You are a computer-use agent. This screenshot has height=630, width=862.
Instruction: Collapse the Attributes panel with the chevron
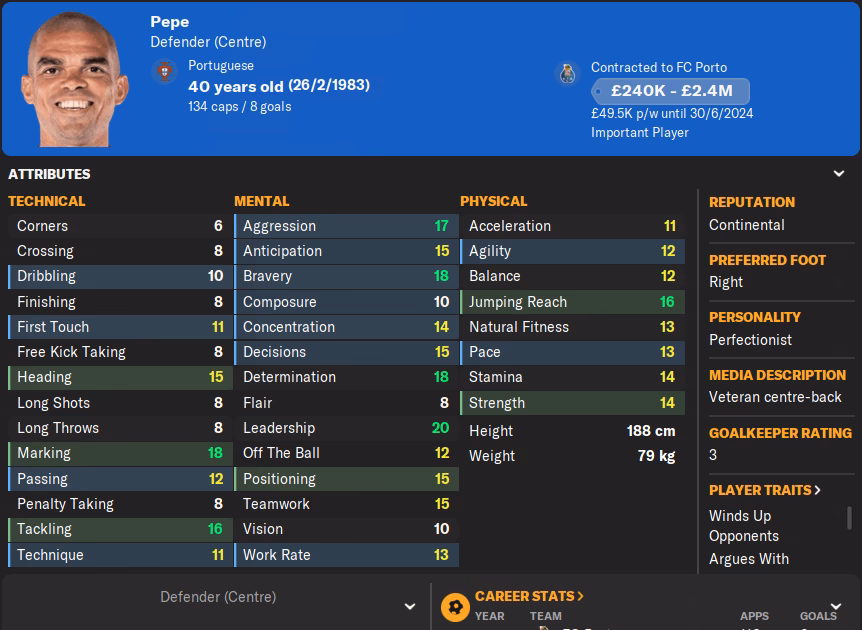(838, 173)
